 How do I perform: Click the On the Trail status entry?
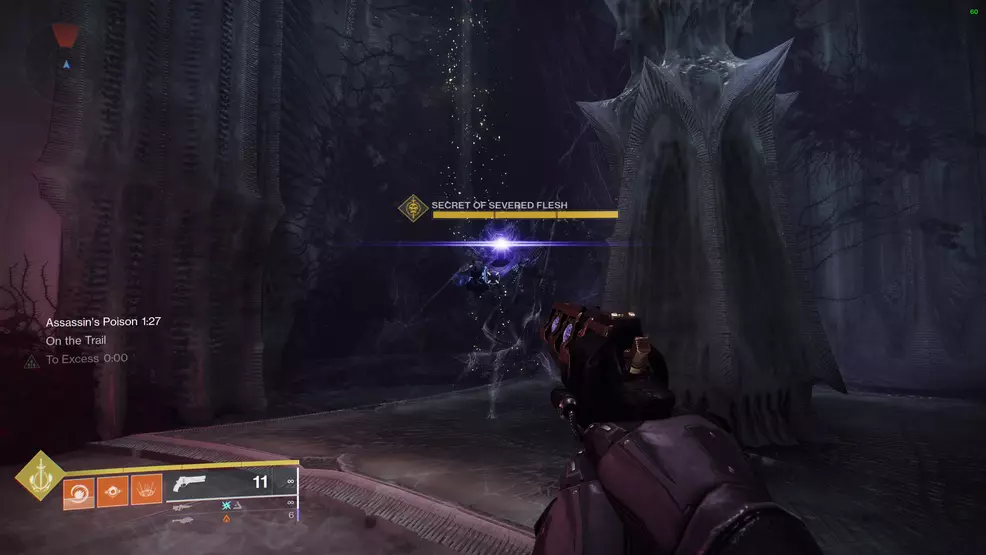pyautogui.click(x=78, y=340)
